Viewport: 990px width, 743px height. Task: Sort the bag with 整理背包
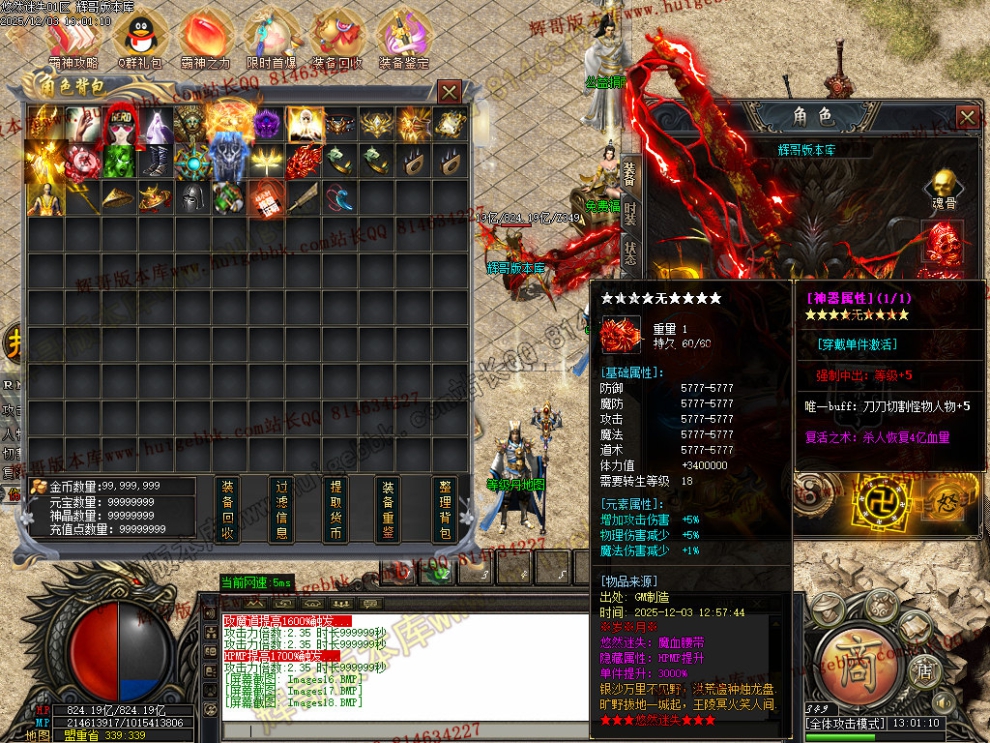pos(445,509)
